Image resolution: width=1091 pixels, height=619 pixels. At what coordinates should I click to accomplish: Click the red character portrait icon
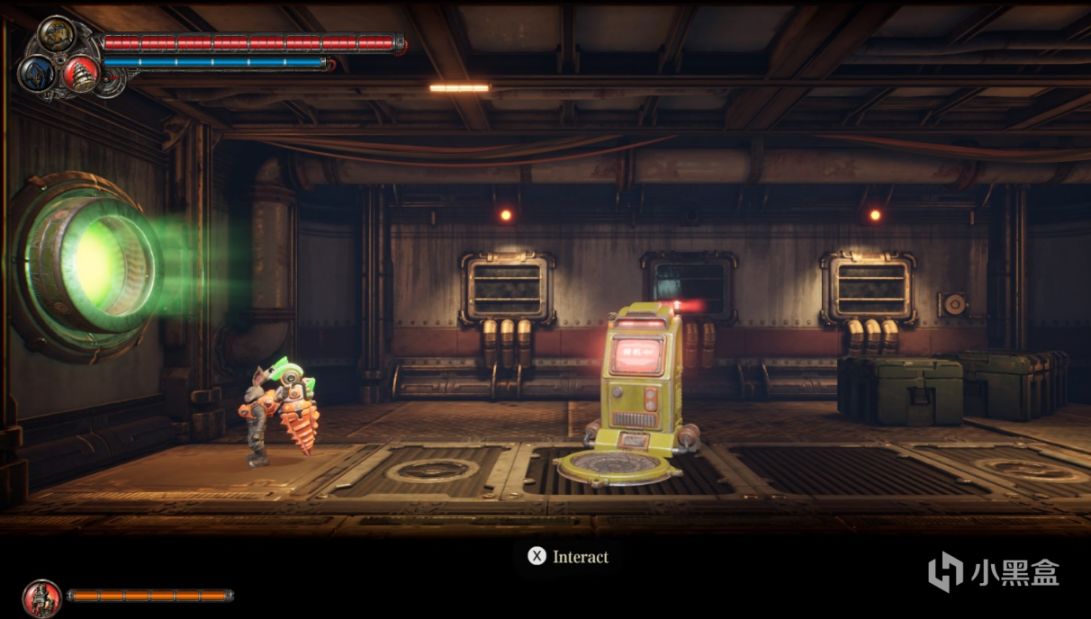[x=41, y=597]
